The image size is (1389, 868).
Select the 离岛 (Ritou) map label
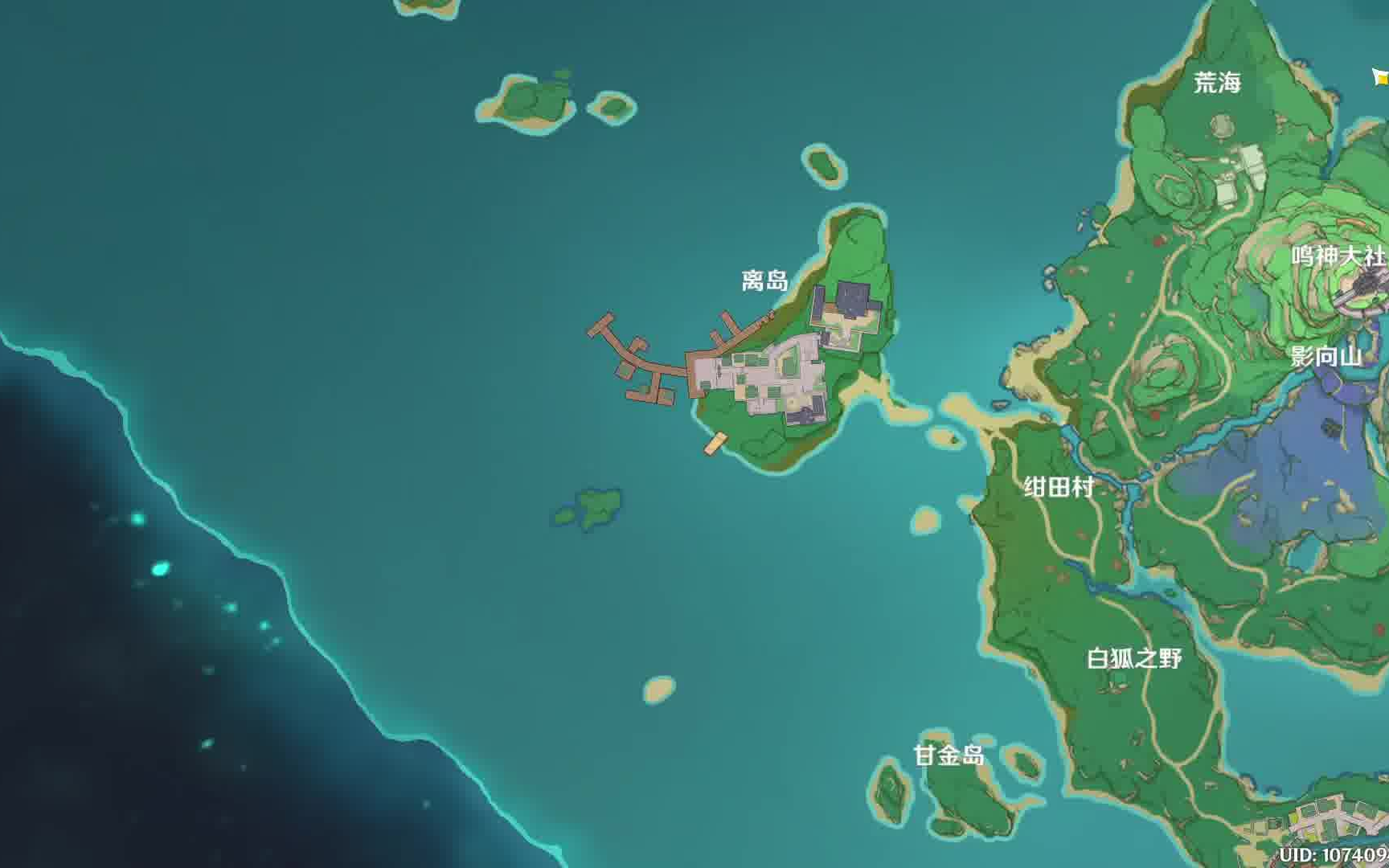tap(766, 280)
